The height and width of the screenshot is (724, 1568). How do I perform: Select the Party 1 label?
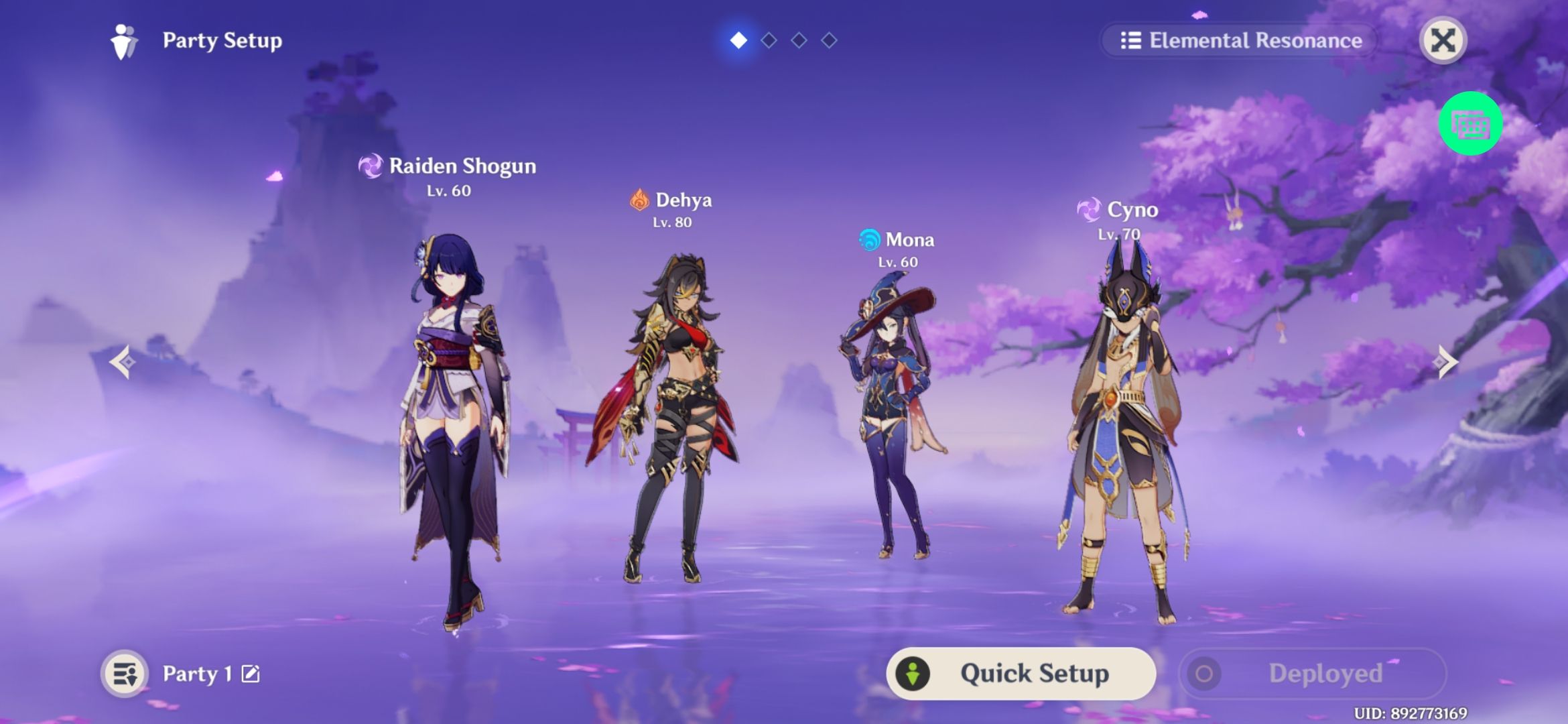tap(196, 674)
